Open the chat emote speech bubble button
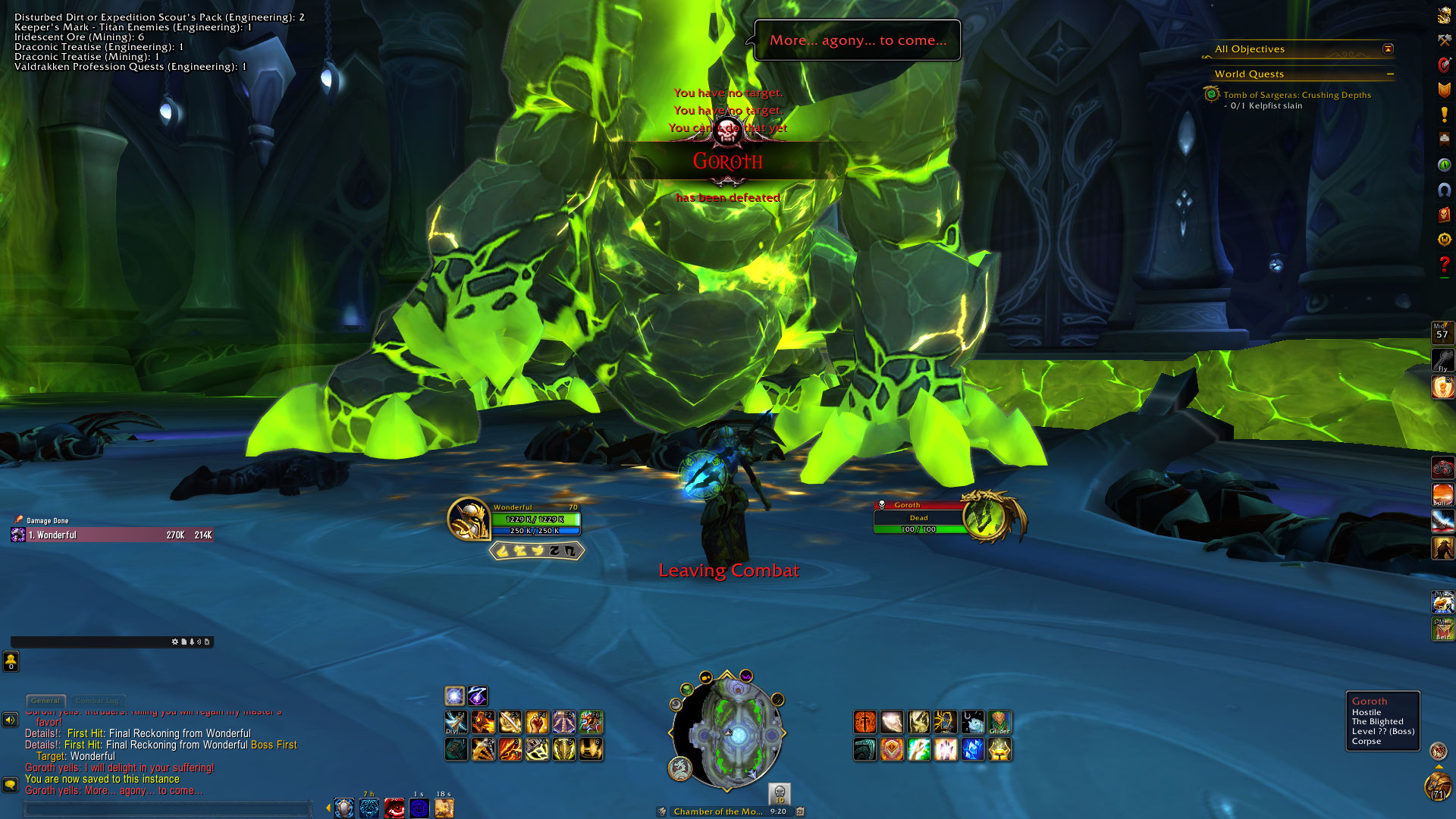 click(x=11, y=785)
